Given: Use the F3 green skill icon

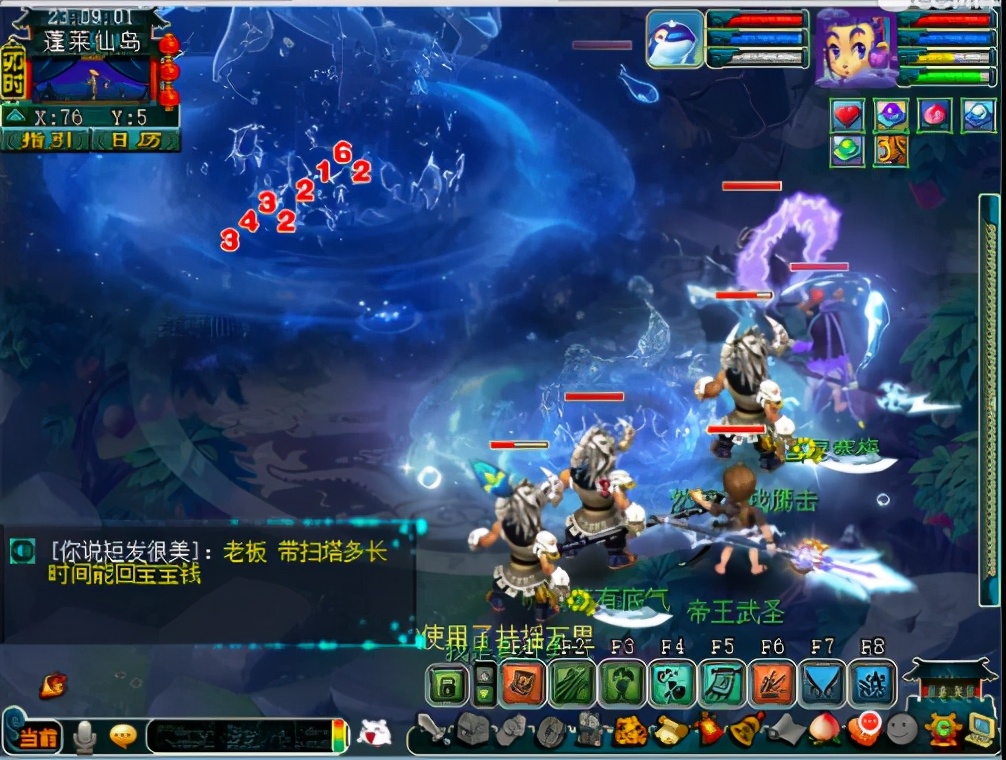Looking at the screenshot, I should (622, 684).
